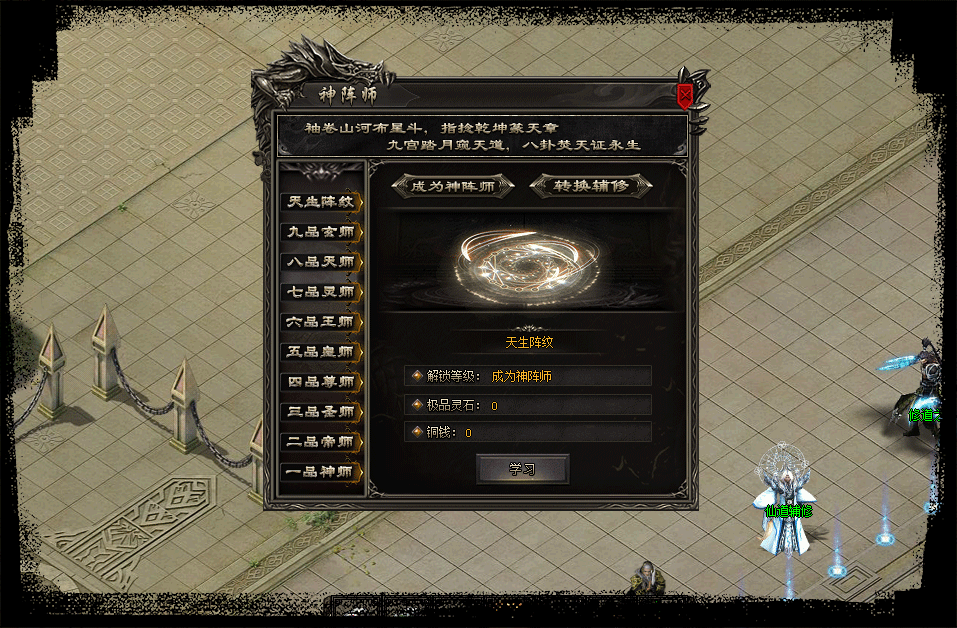Open the 八品天师 tab
Image resolution: width=957 pixels, height=628 pixels.
click(x=321, y=261)
